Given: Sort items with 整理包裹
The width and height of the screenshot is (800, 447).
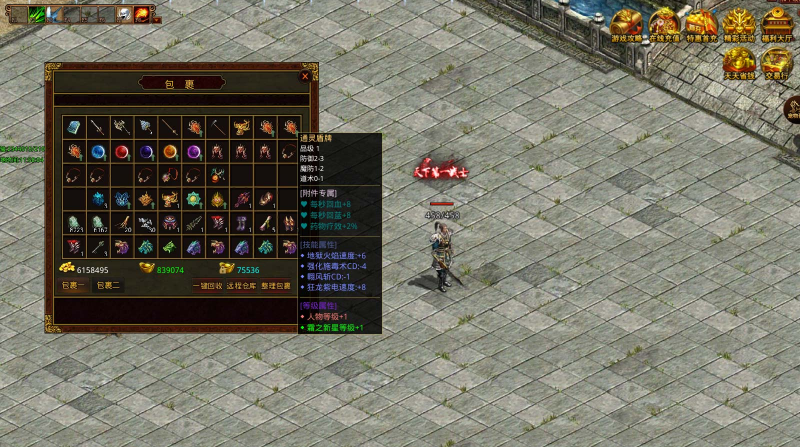Looking at the screenshot, I should (275, 286).
